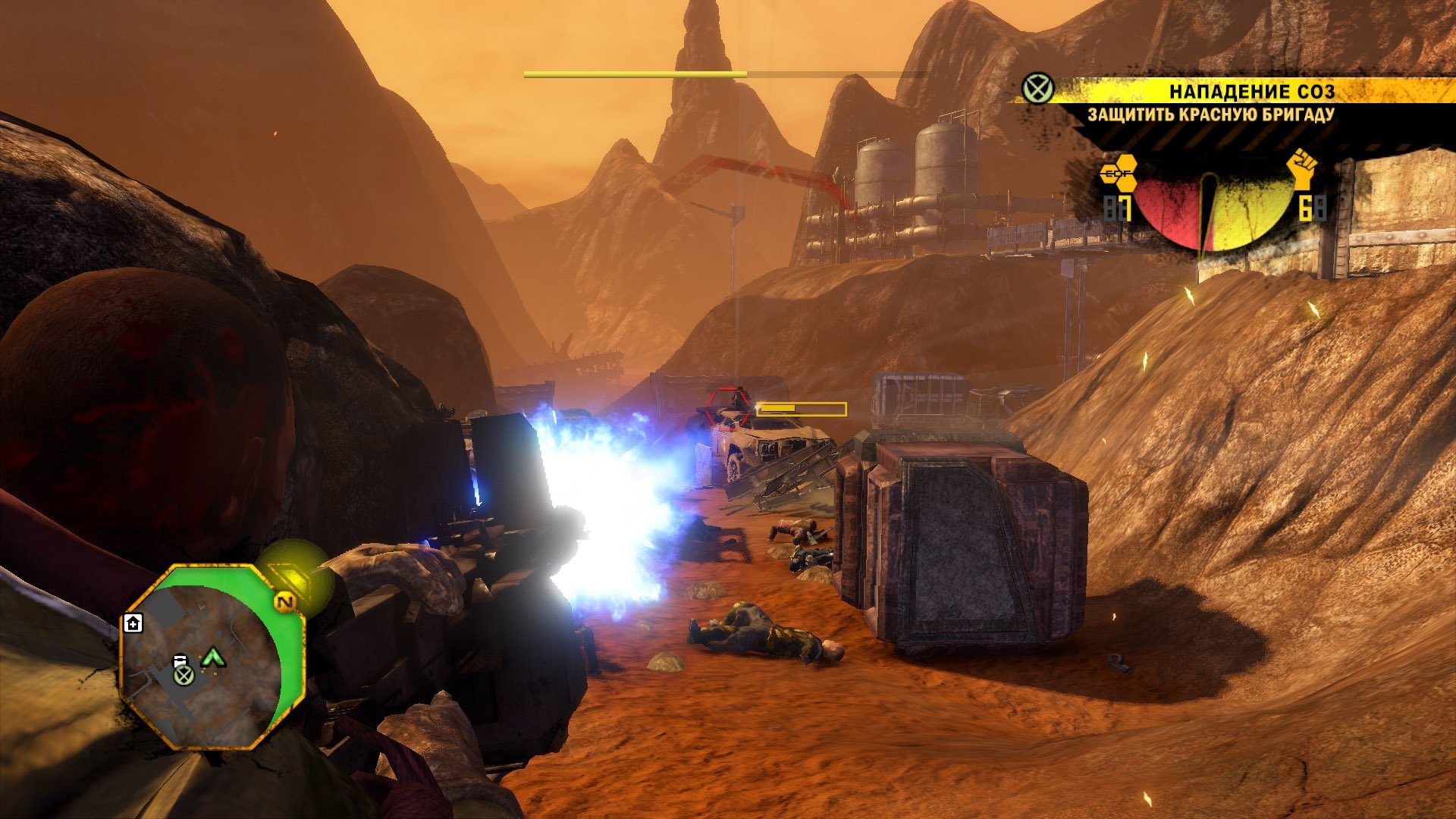Select the crossed-circle mission marker on the minimap
Viewport: 1456px width, 819px height.
[183, 675]
